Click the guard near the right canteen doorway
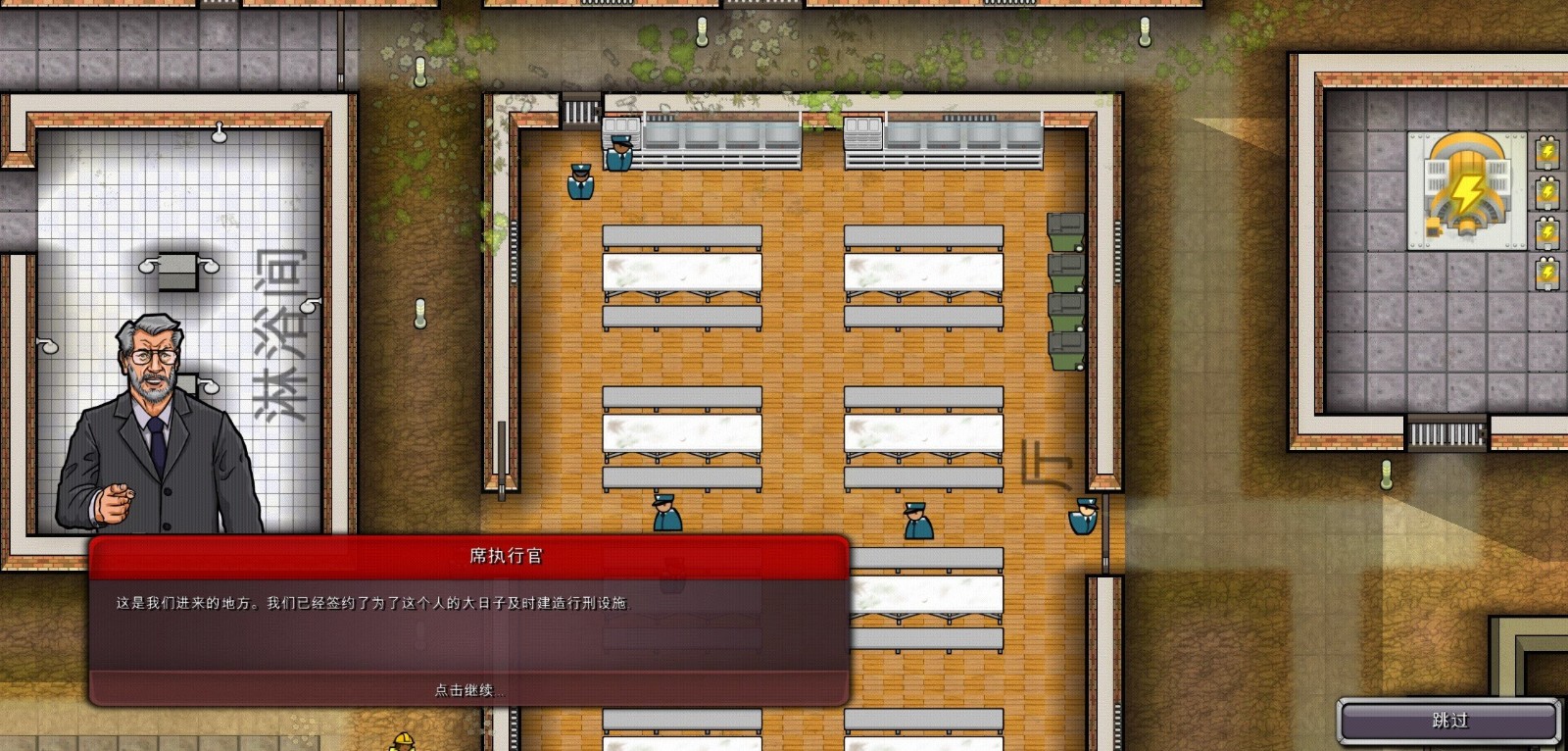This screenshot has height=751, width=1568. [x=1083, y=515]
